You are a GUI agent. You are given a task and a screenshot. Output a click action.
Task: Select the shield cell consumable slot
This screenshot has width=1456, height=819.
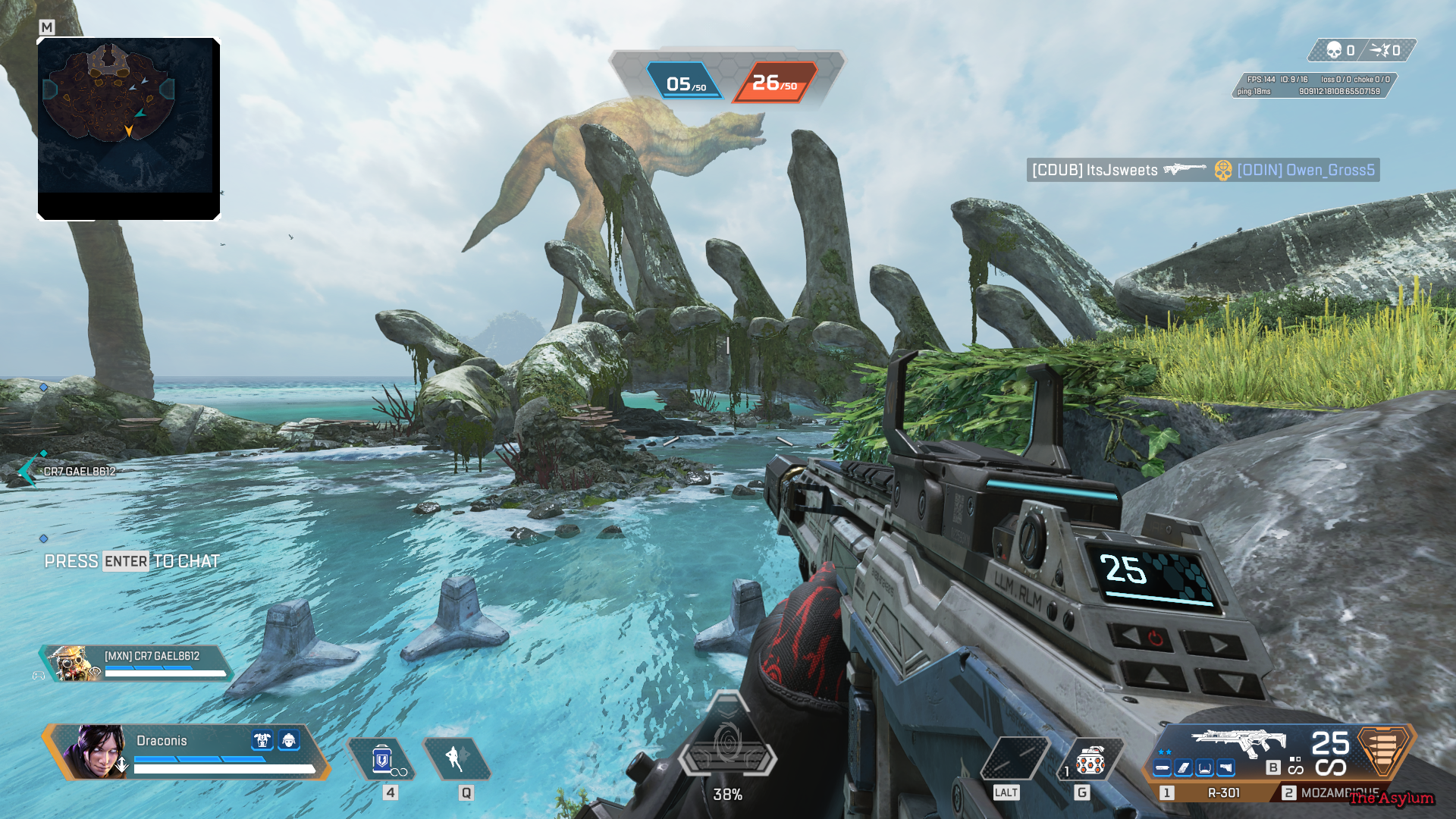382,760
